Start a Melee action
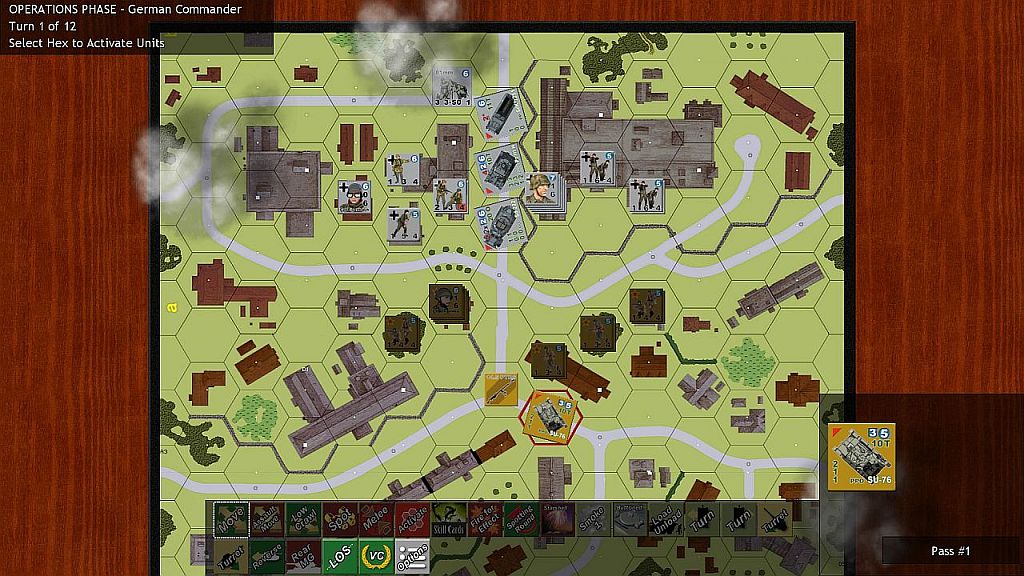1024x576 pixels. coord(375,519)
